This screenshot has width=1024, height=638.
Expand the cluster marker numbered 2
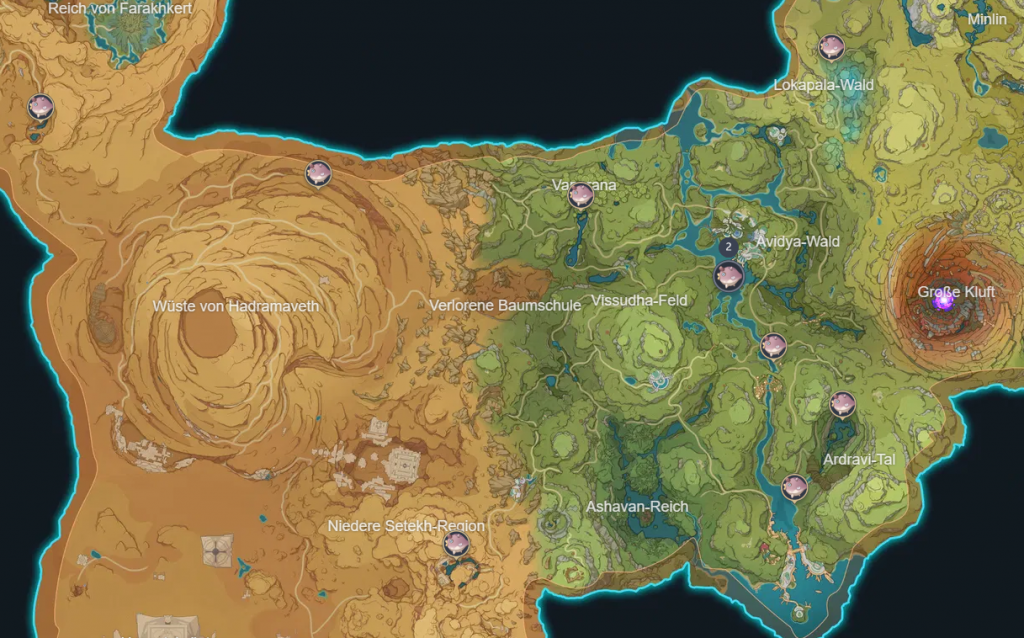[730, 246]
